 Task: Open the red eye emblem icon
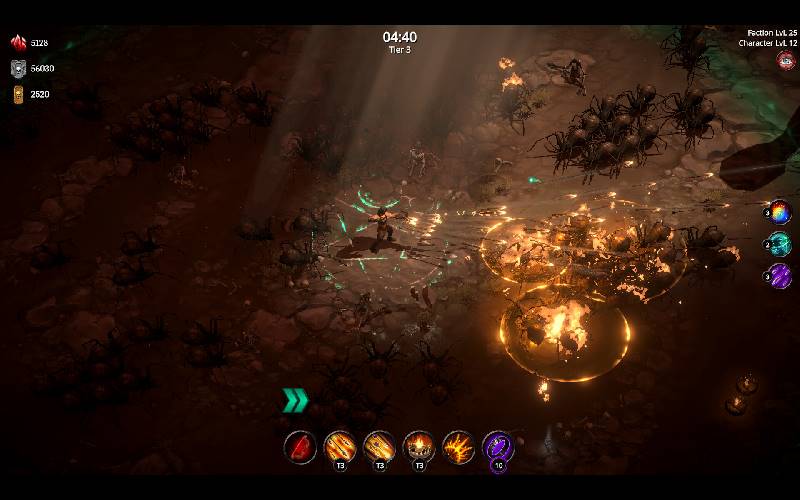pos(786,60)
